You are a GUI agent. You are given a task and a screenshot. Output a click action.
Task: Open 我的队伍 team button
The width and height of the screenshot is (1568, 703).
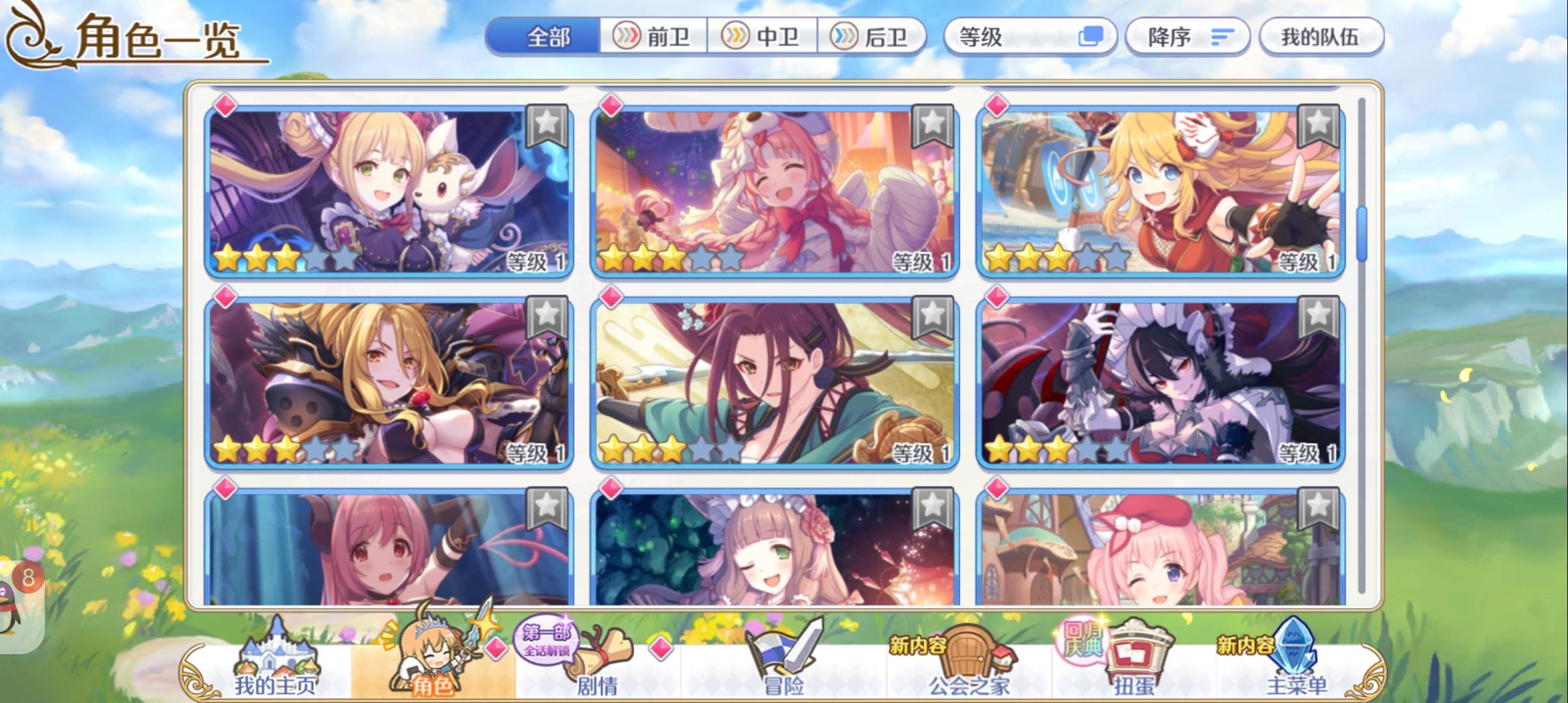point(1322,37)
